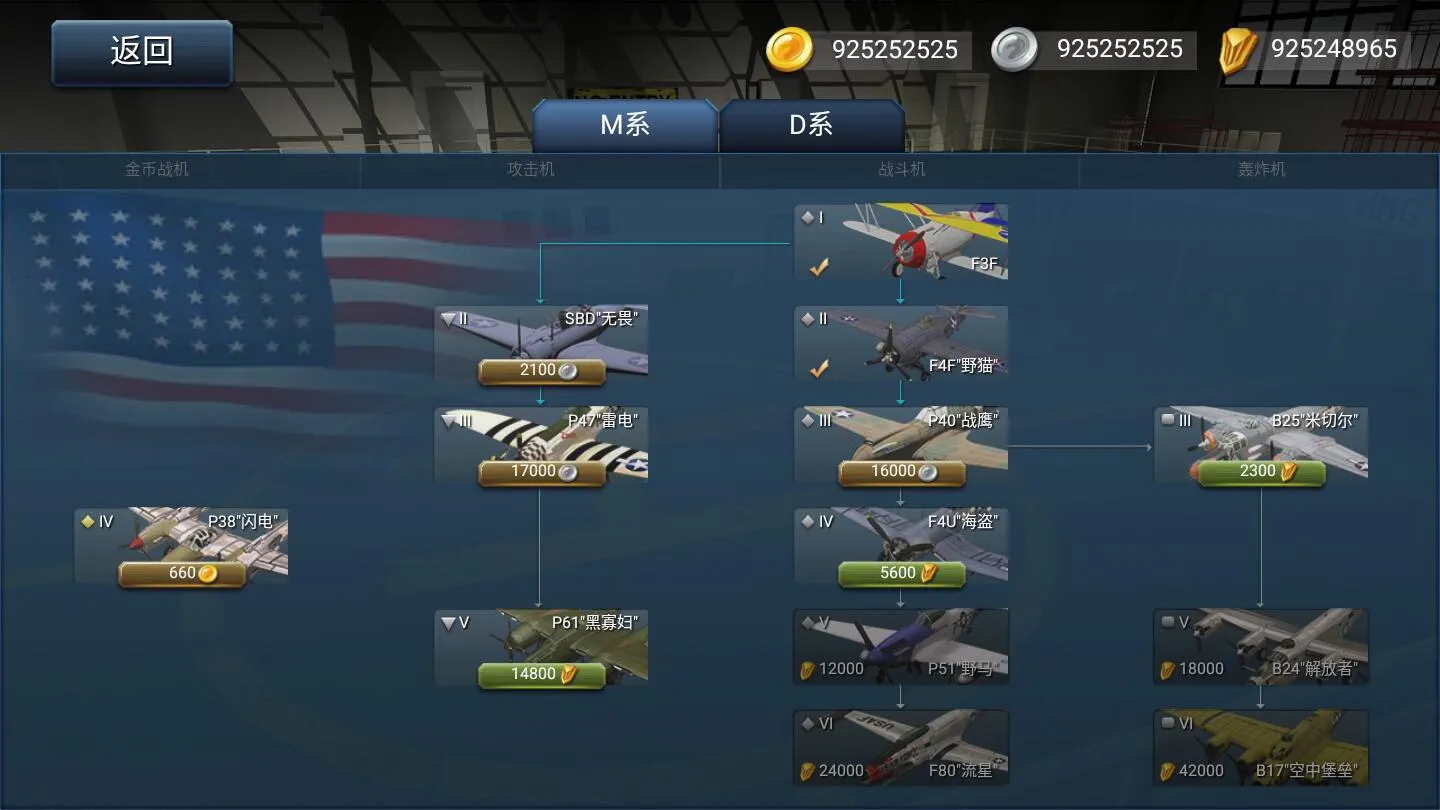Click the diamond marker next to F3F tier I
1440x810 pixels.
pyautogui.click(x=806, y=216)
